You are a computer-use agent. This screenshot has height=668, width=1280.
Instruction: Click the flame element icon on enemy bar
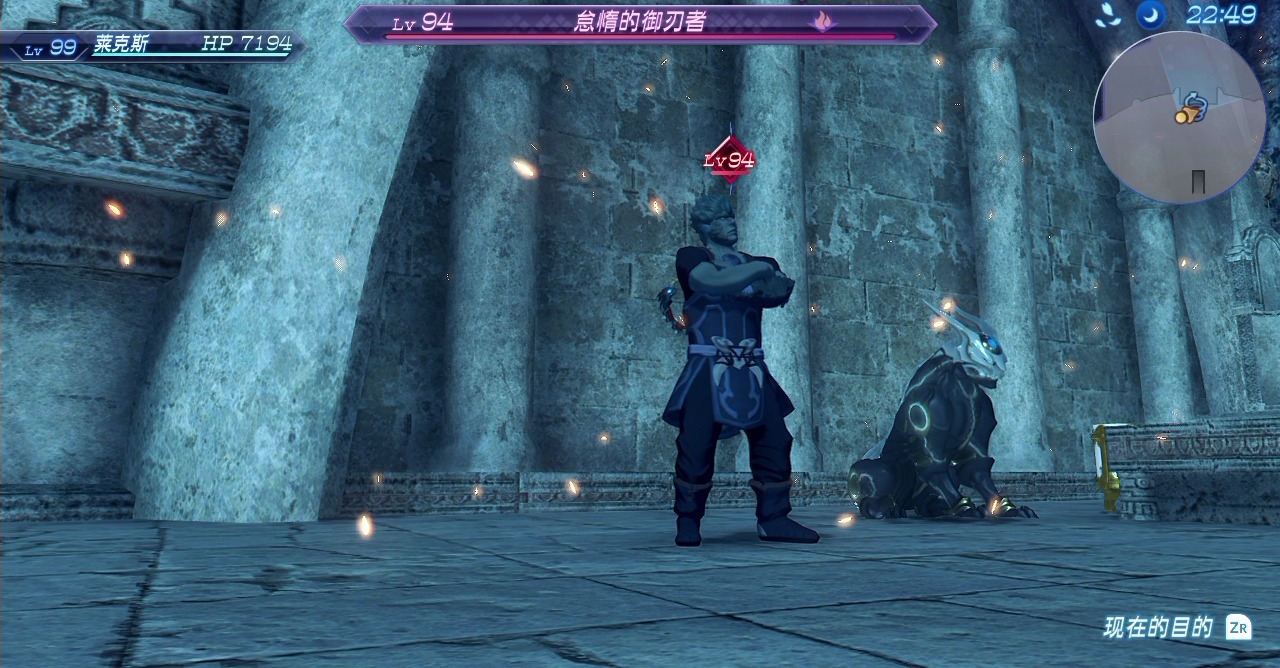tap(822, 21)
